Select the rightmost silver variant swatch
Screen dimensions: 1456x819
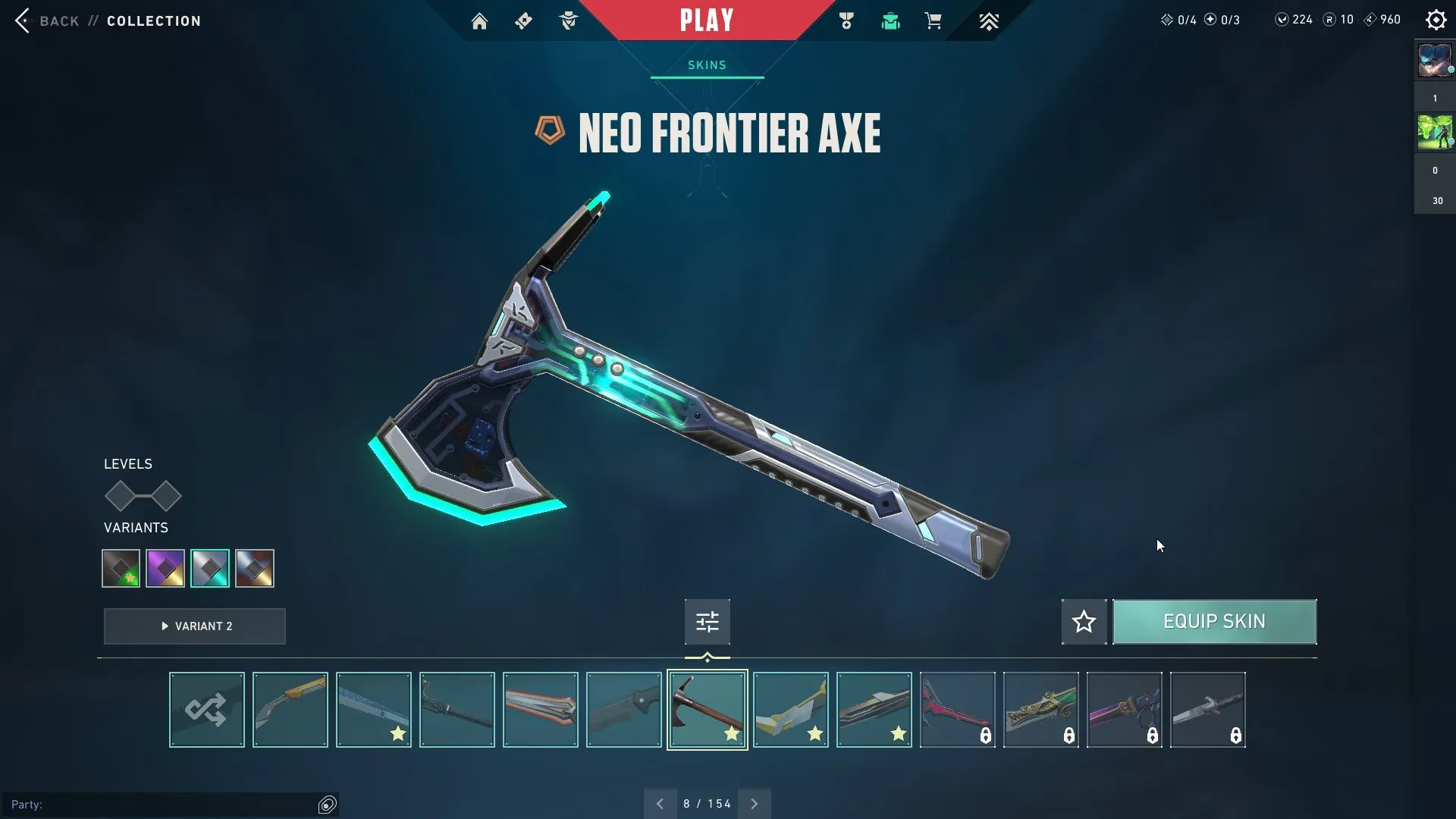(255, 568)
